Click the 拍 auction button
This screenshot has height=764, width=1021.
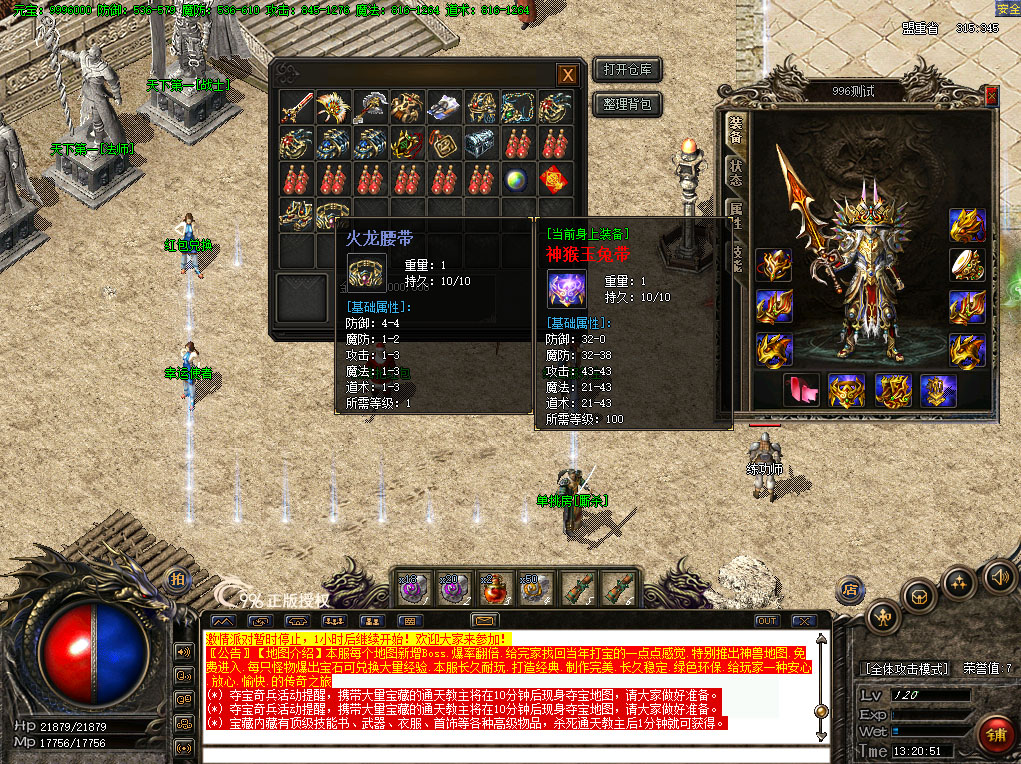(177, 581)
